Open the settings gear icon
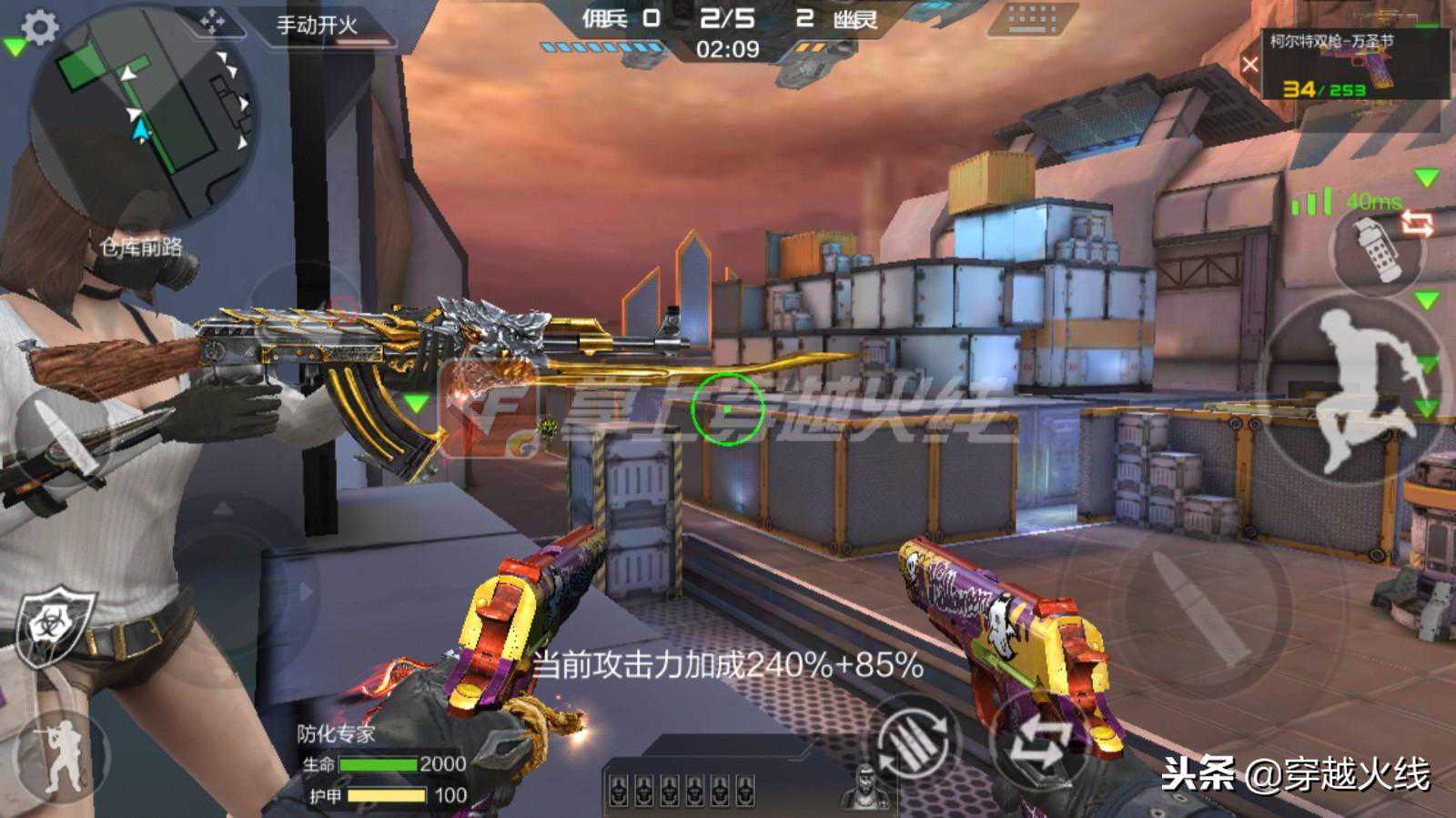 point(39,27)
